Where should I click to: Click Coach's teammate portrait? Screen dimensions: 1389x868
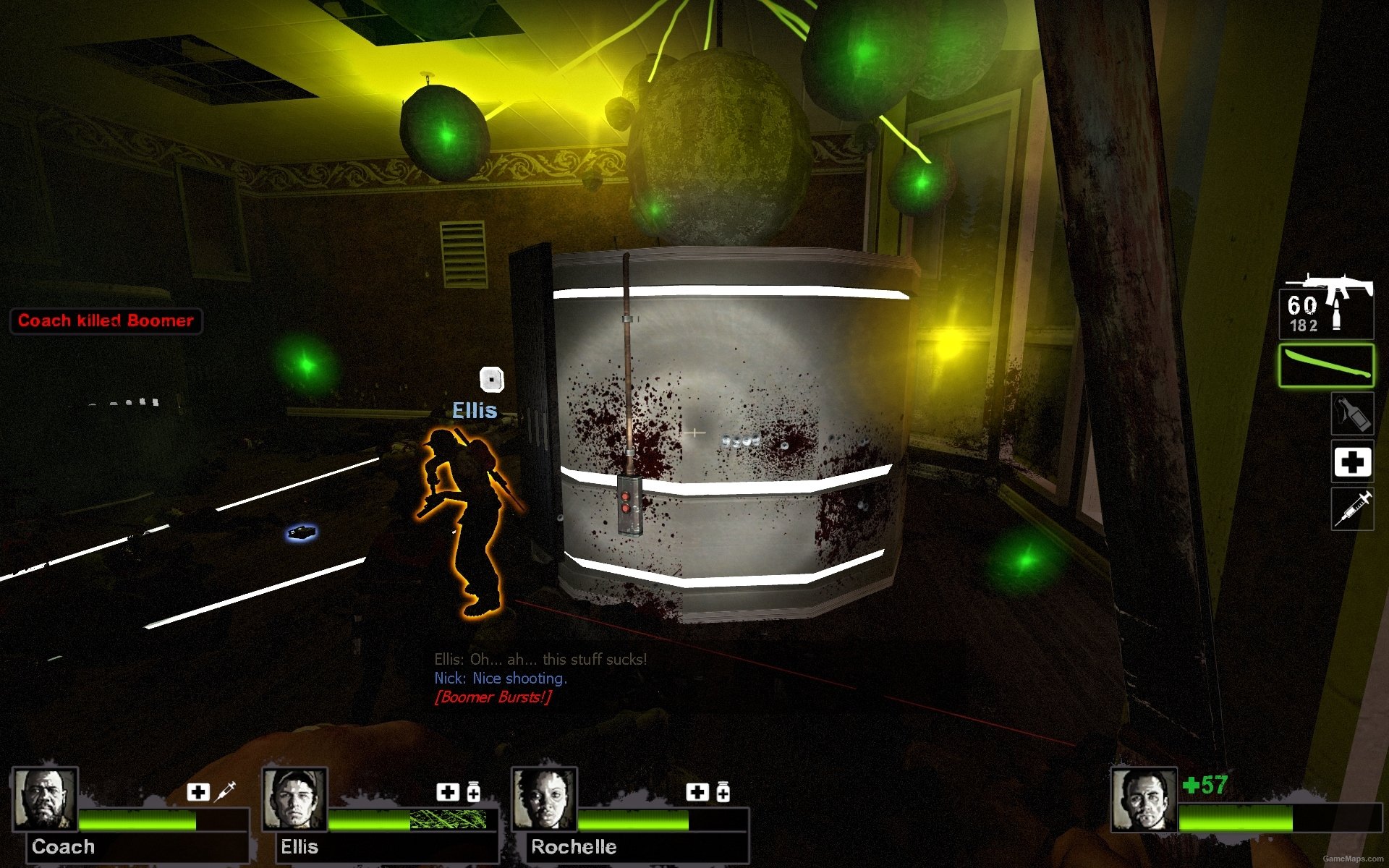coord(45,799)
